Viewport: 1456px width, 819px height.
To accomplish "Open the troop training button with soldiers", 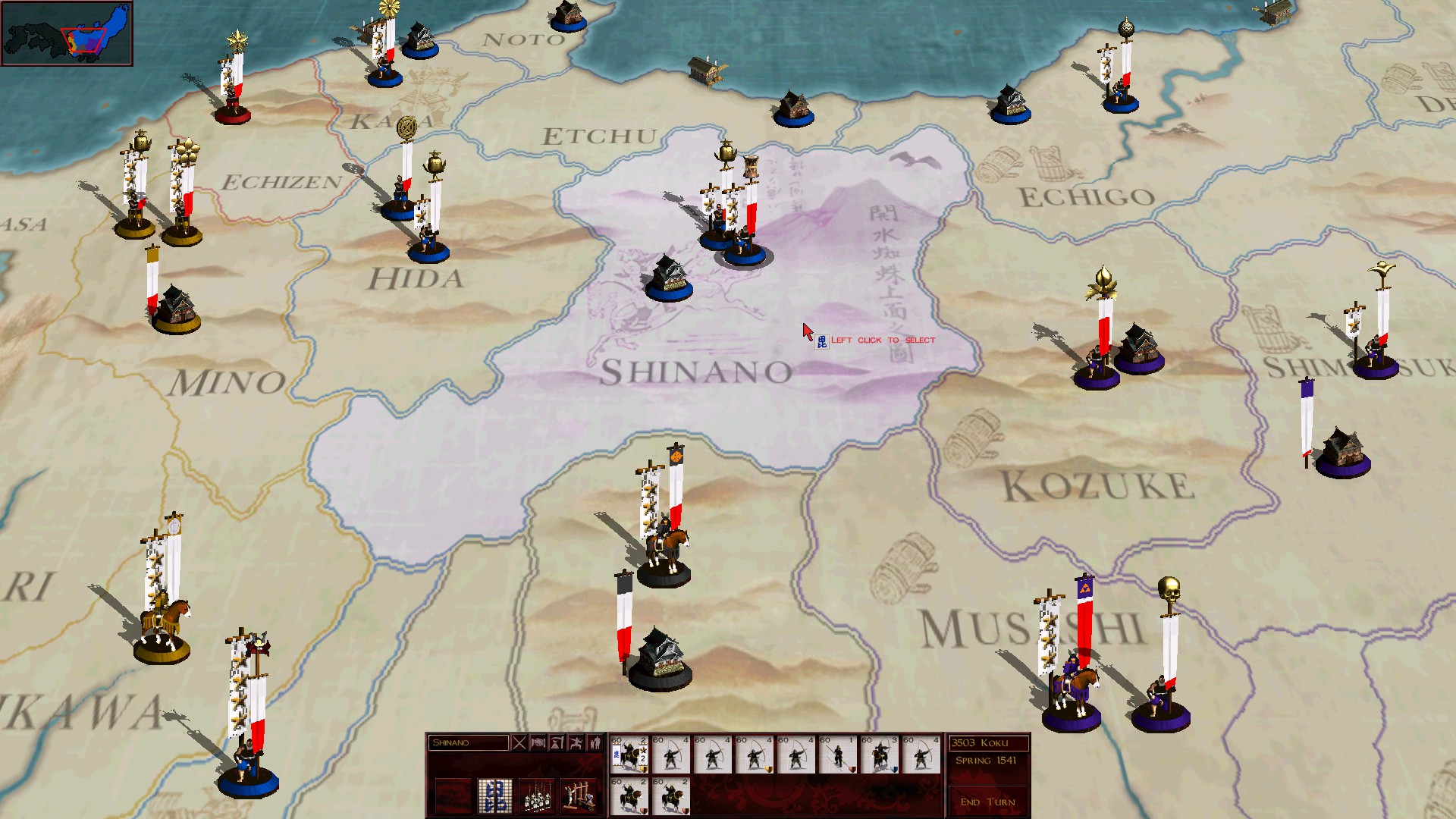I will pos(537,796).
